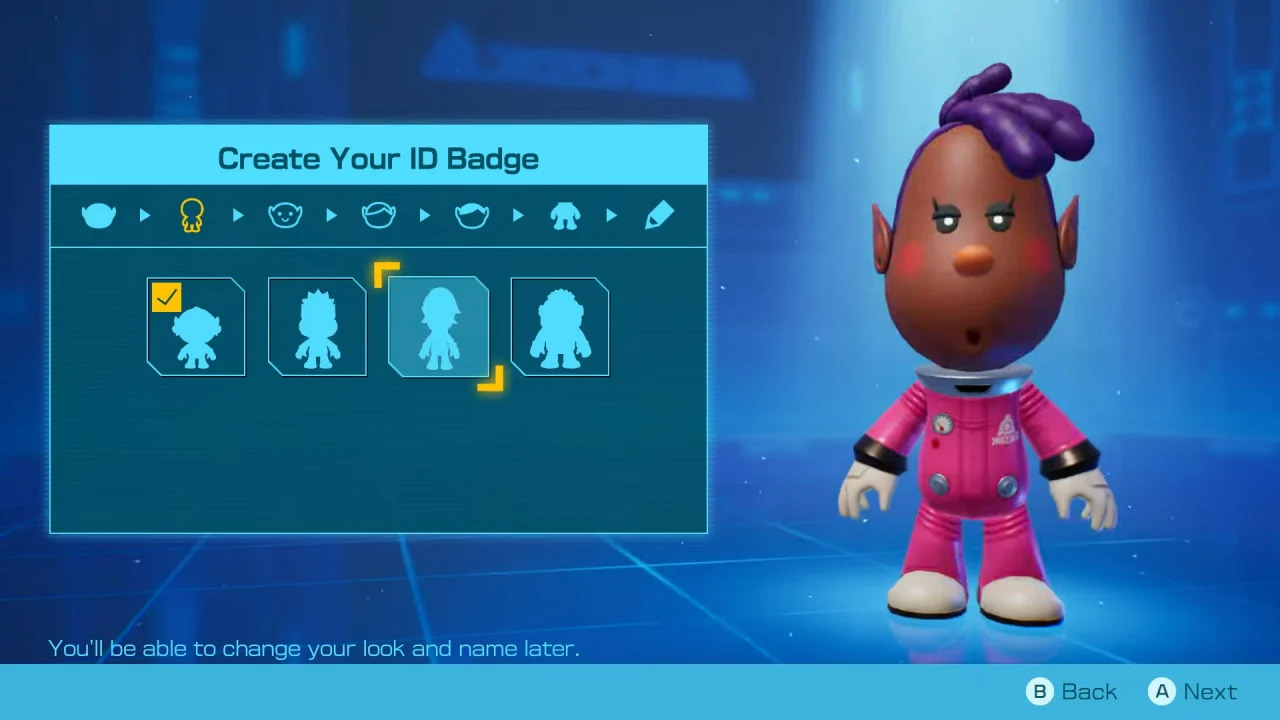Select the pencil name-editing icon
This screenshot has height=720, width=1280.
click(658, 215)
